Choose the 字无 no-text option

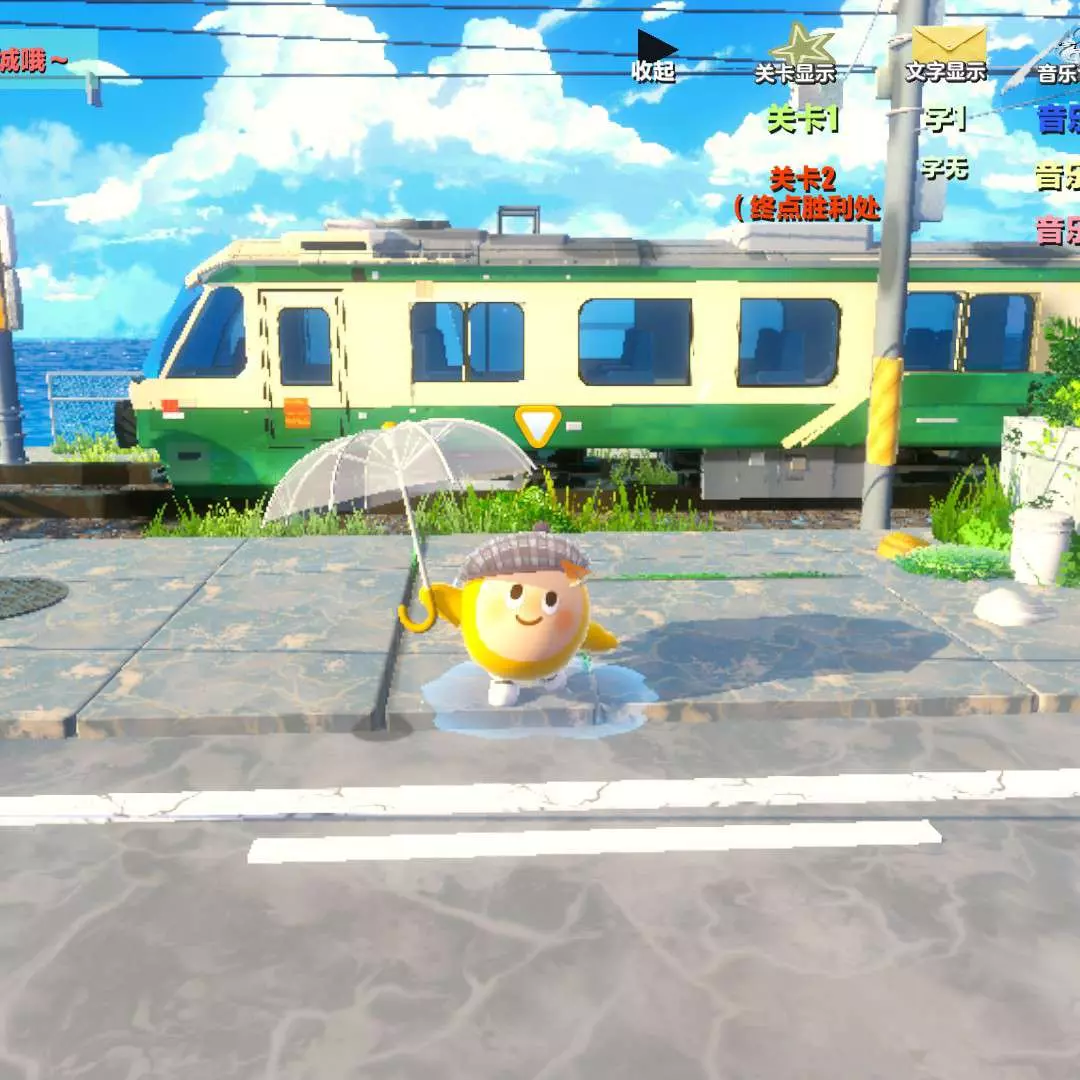(945, 168)
